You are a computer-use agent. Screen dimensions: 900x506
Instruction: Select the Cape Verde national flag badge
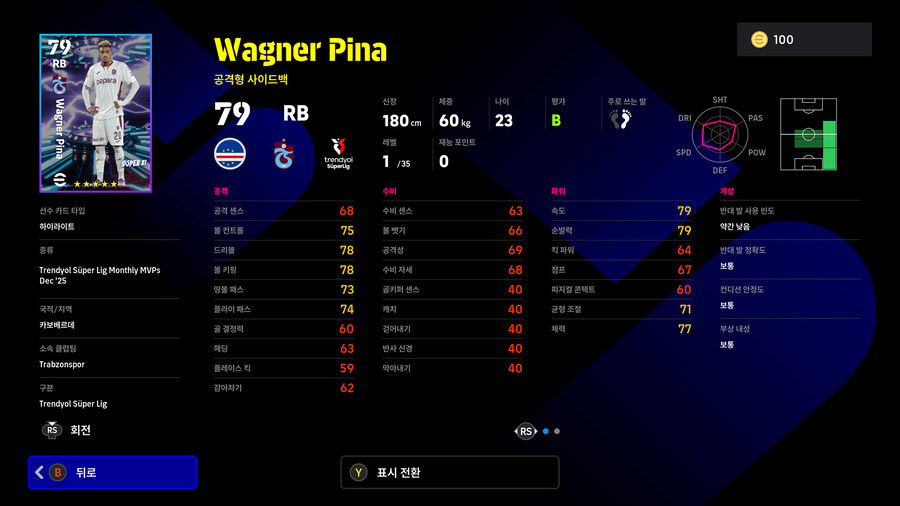click(x=230, y=154)
